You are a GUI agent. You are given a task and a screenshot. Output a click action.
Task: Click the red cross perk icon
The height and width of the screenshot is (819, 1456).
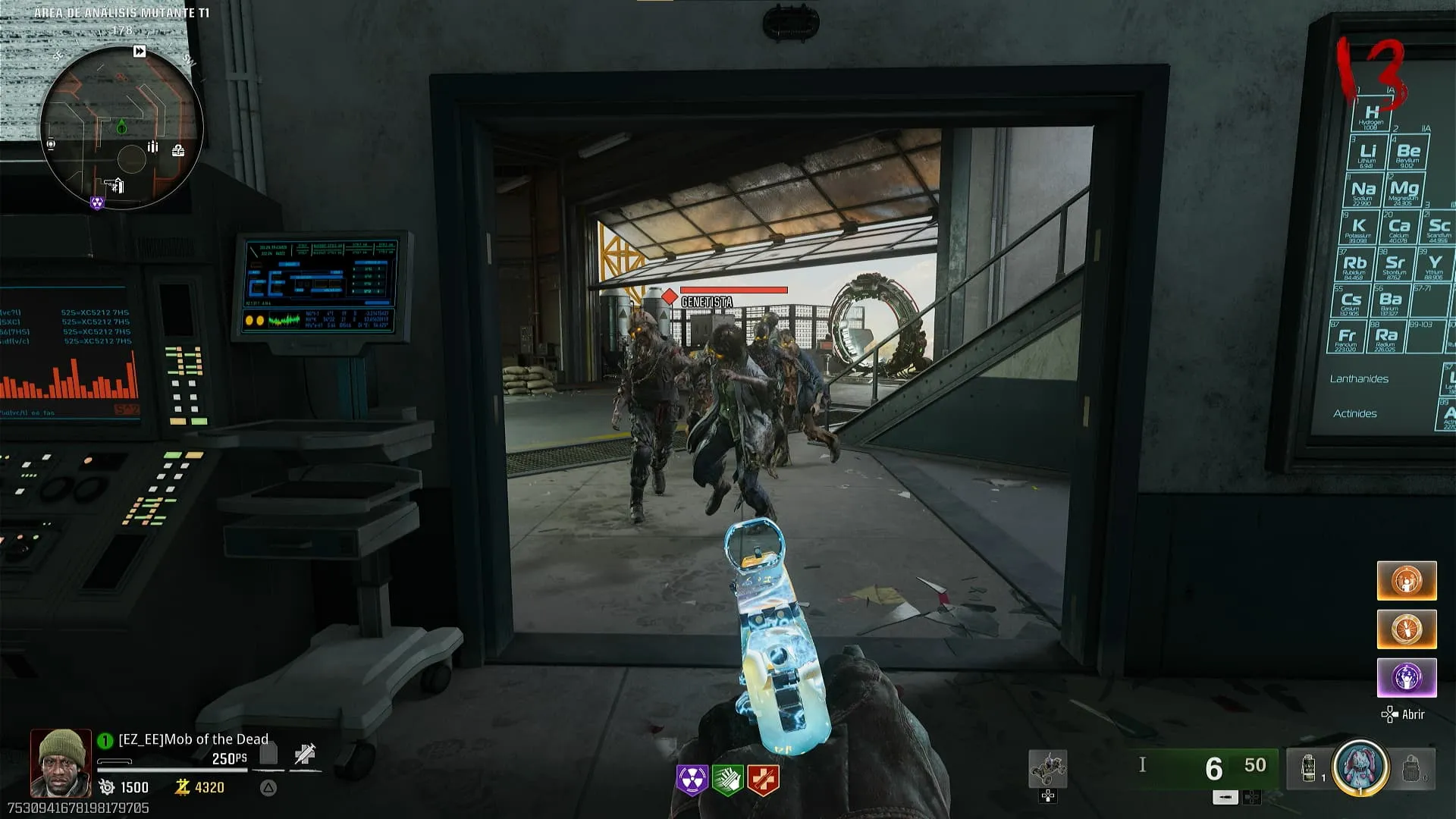(x=762, y=779)
